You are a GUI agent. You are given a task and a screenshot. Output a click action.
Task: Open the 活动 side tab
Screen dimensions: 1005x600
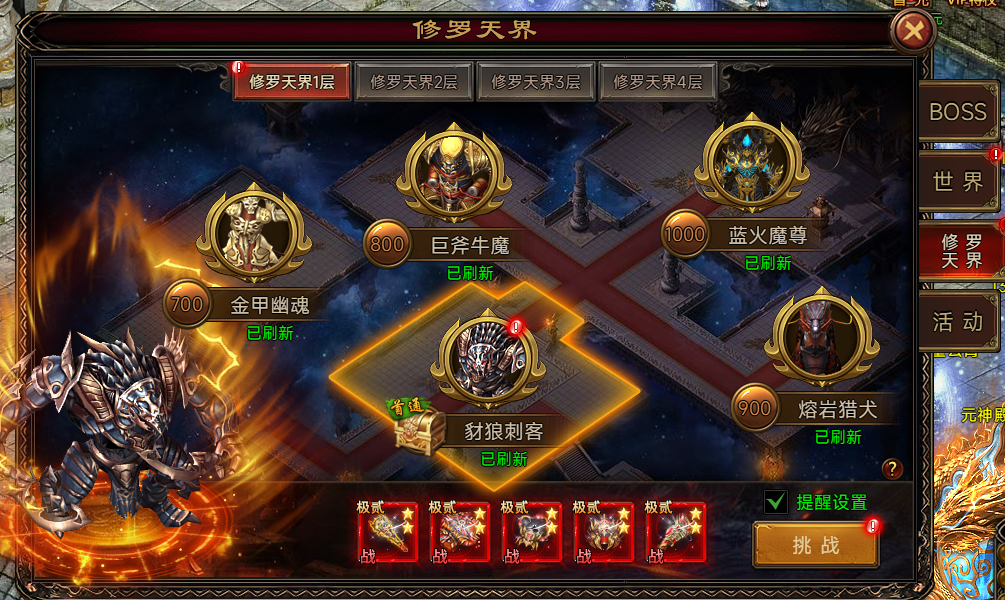click(957, 321)
